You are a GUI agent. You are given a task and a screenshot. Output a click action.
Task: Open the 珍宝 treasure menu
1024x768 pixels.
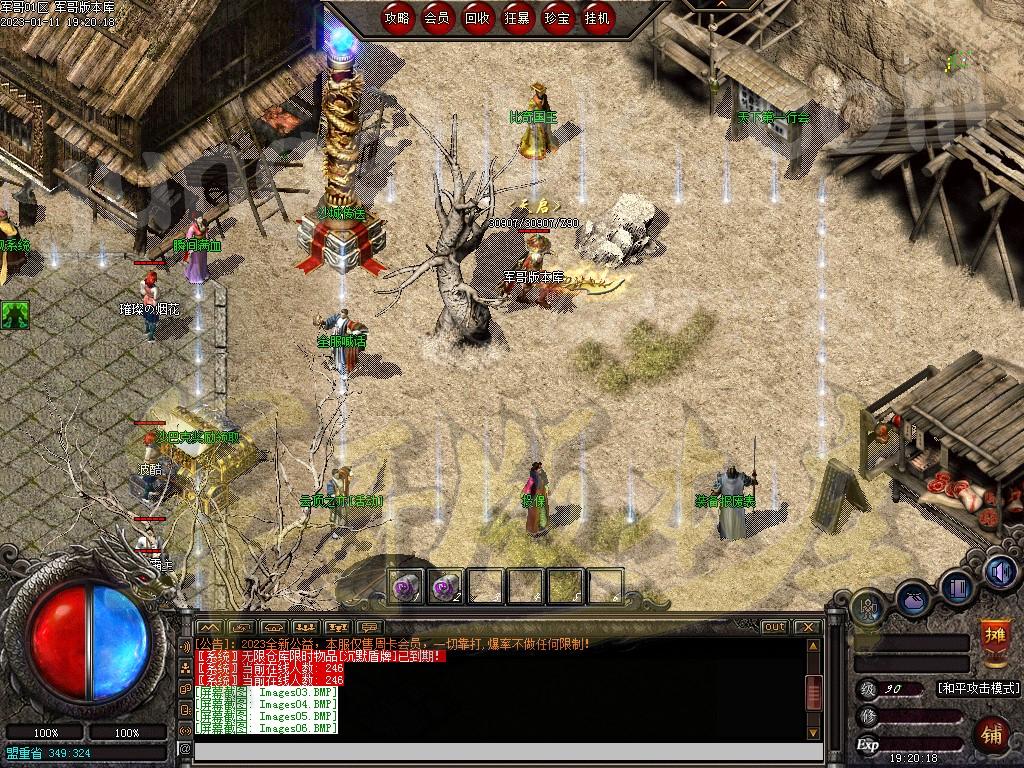tap(558, 18)
